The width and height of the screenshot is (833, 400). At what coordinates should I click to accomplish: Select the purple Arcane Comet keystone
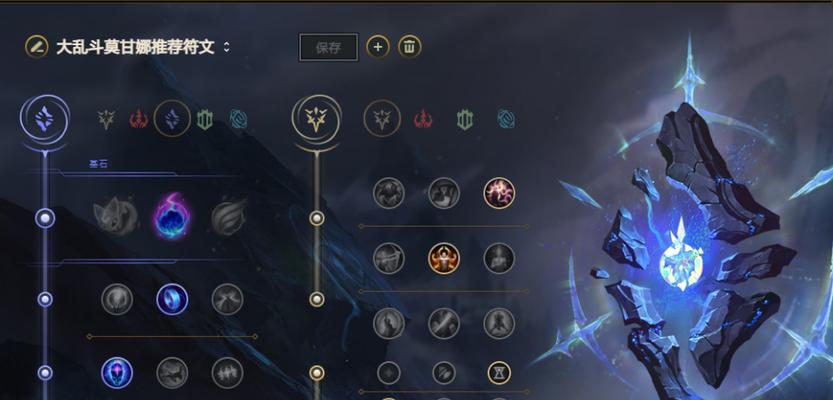coord(172,215)
